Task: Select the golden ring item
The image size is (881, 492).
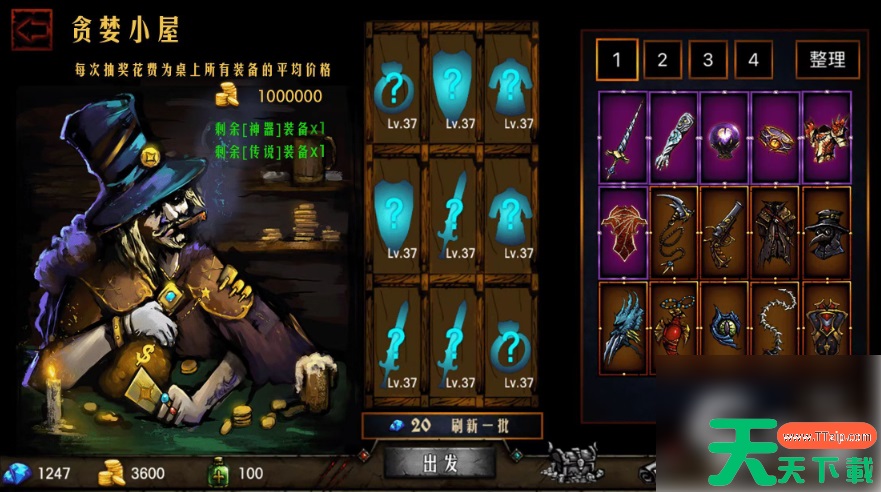Action: [775, 137]
